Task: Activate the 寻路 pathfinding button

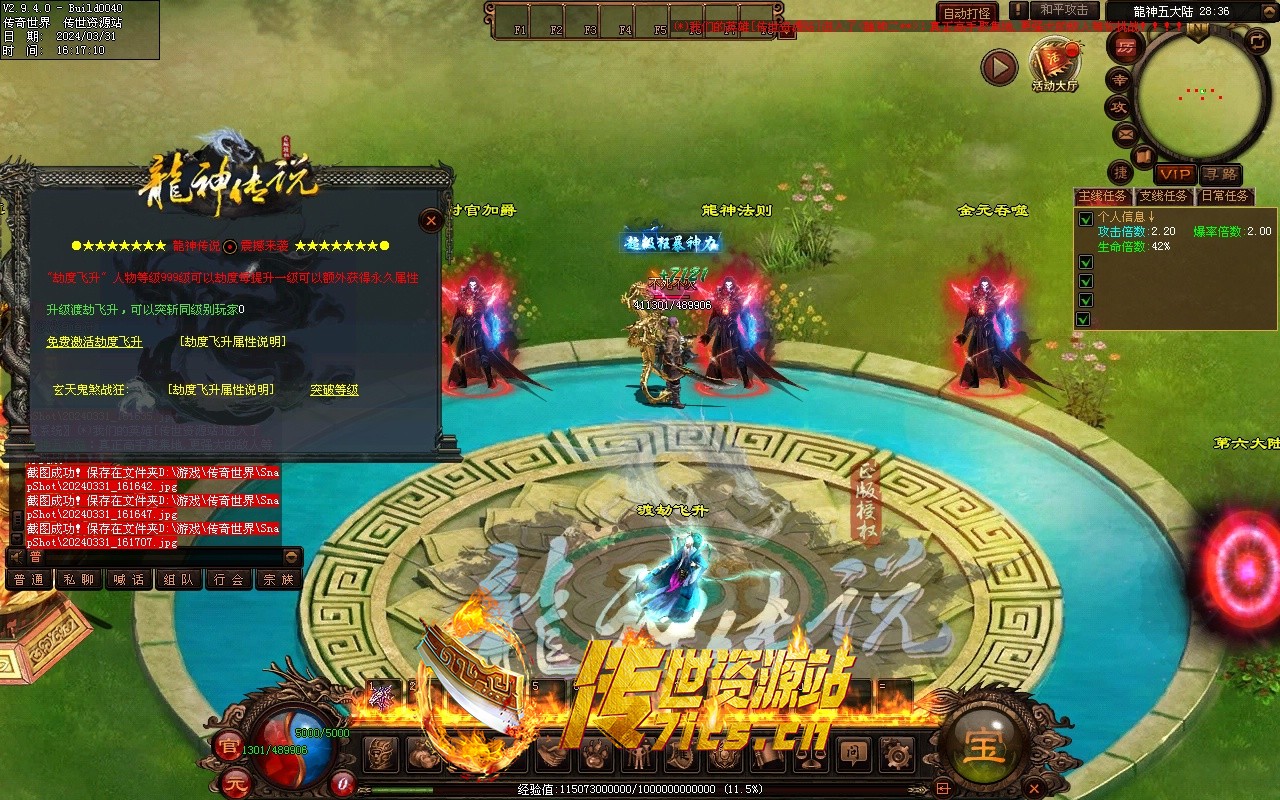Action: tap(1220, 175)
